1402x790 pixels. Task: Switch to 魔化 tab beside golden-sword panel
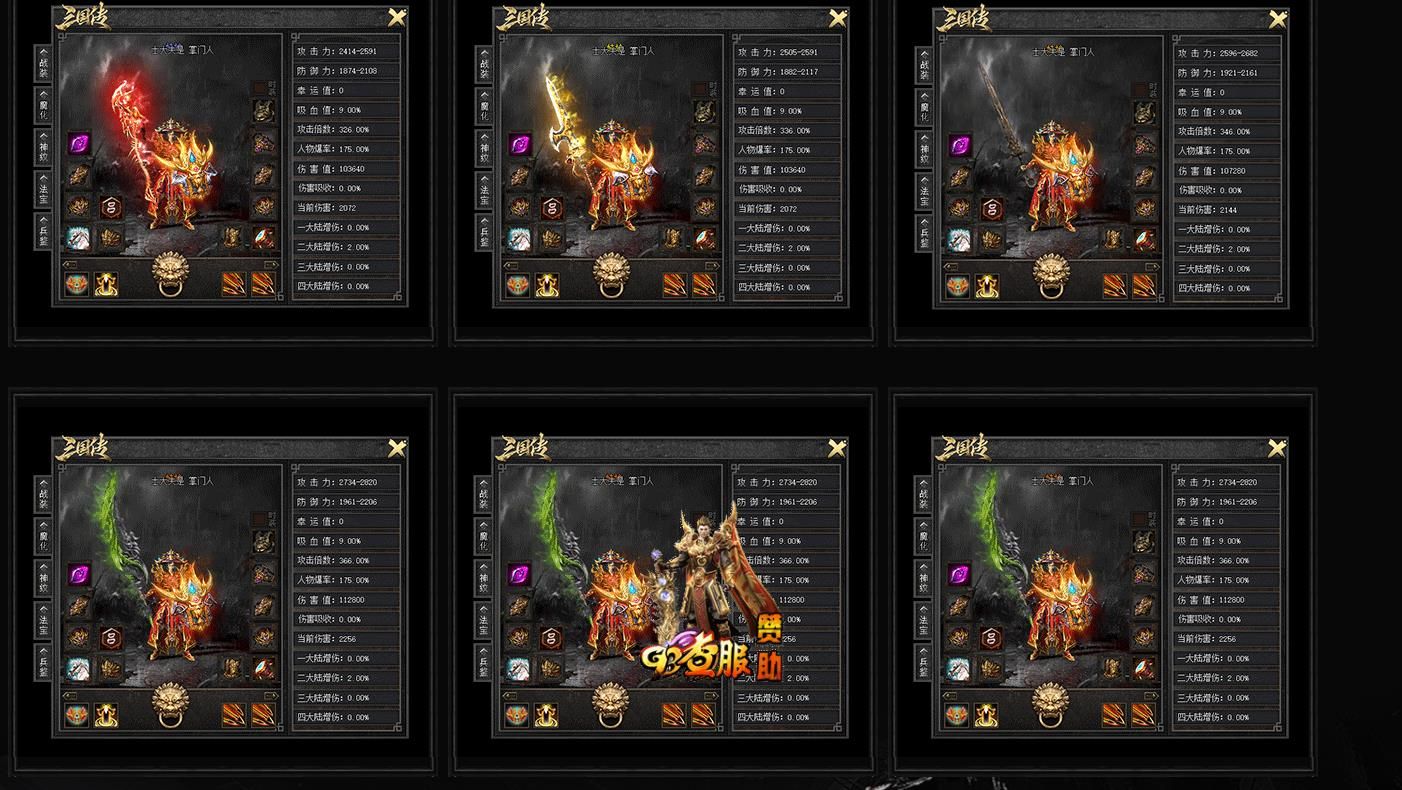click(x=484, y=108)
